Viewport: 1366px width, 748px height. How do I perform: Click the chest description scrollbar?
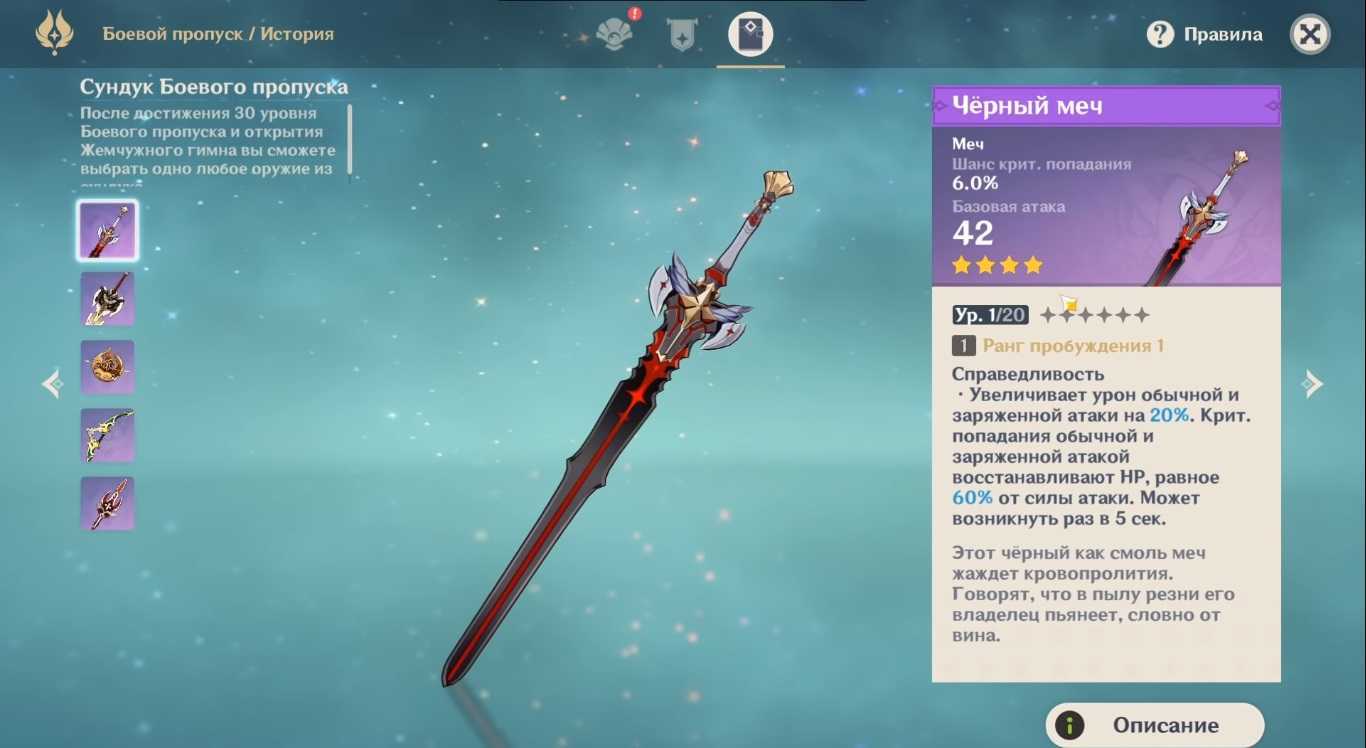click(x=350, y=140)
